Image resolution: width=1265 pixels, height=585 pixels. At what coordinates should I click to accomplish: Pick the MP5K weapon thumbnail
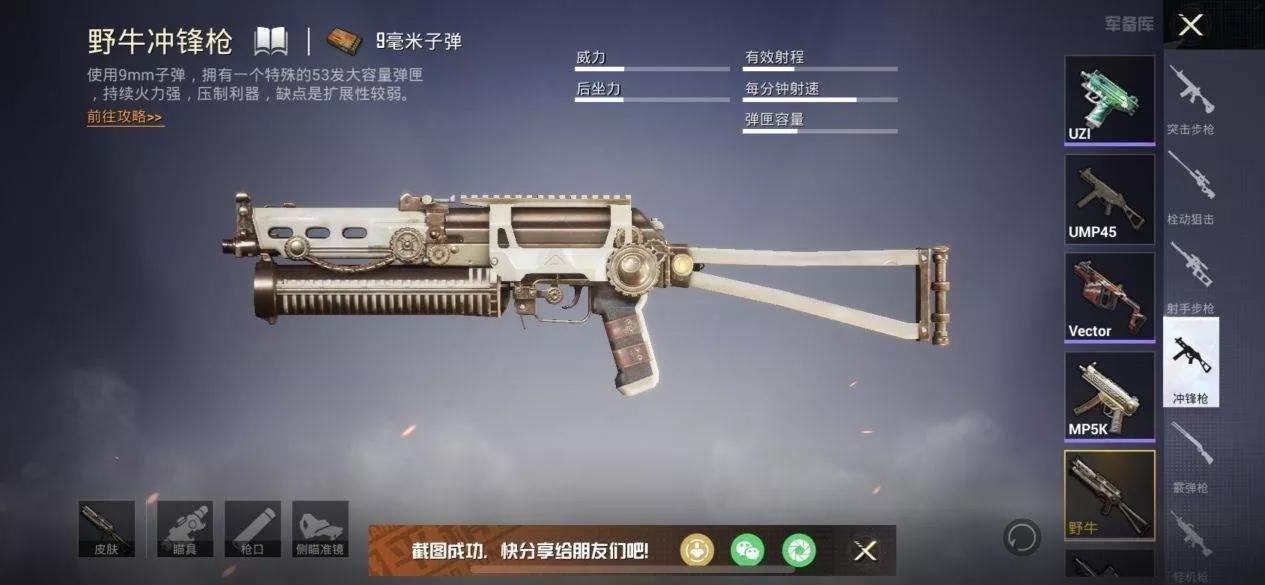1109,396
